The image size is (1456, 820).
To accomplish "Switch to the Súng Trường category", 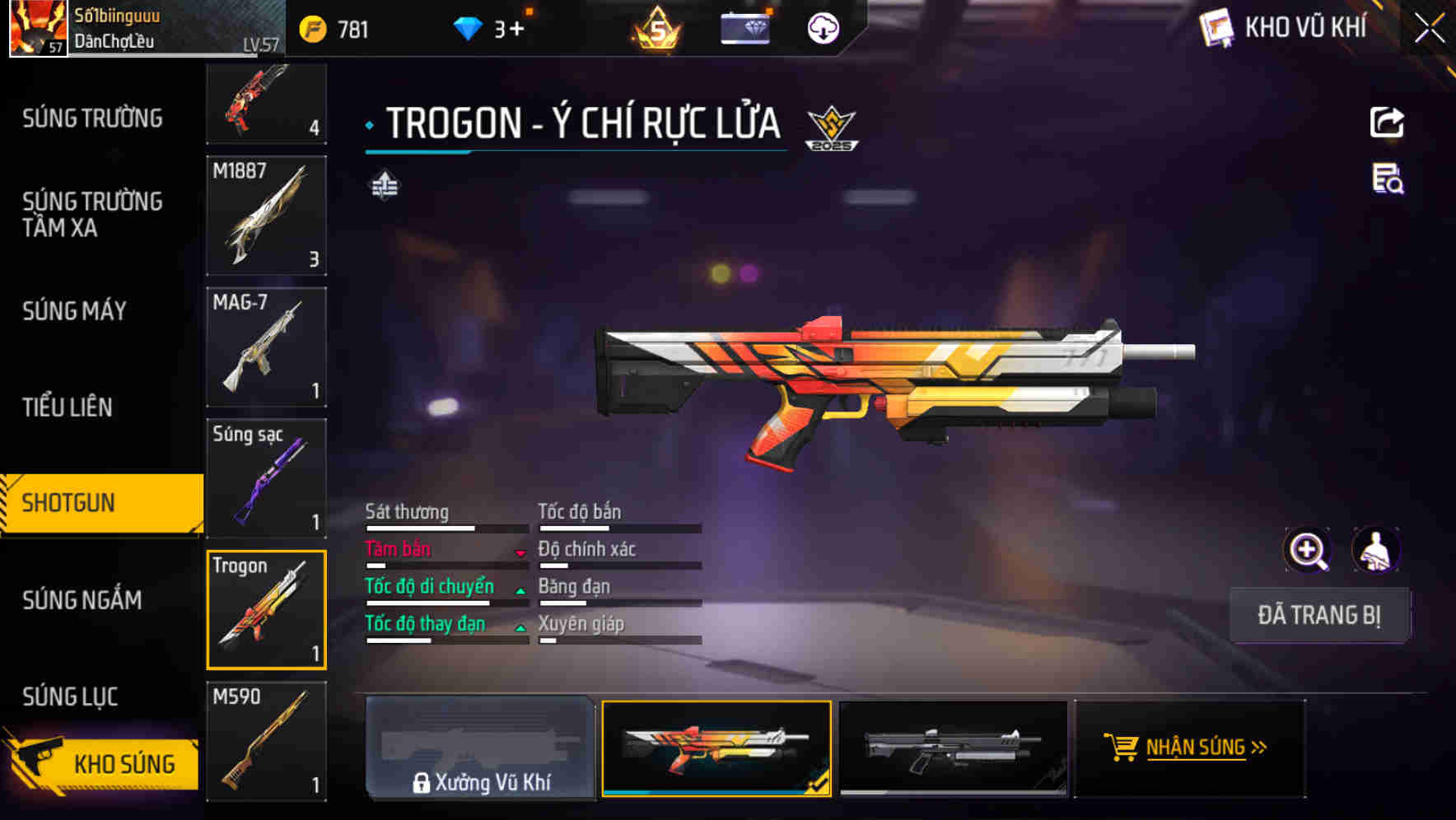I will click(92, 119).
